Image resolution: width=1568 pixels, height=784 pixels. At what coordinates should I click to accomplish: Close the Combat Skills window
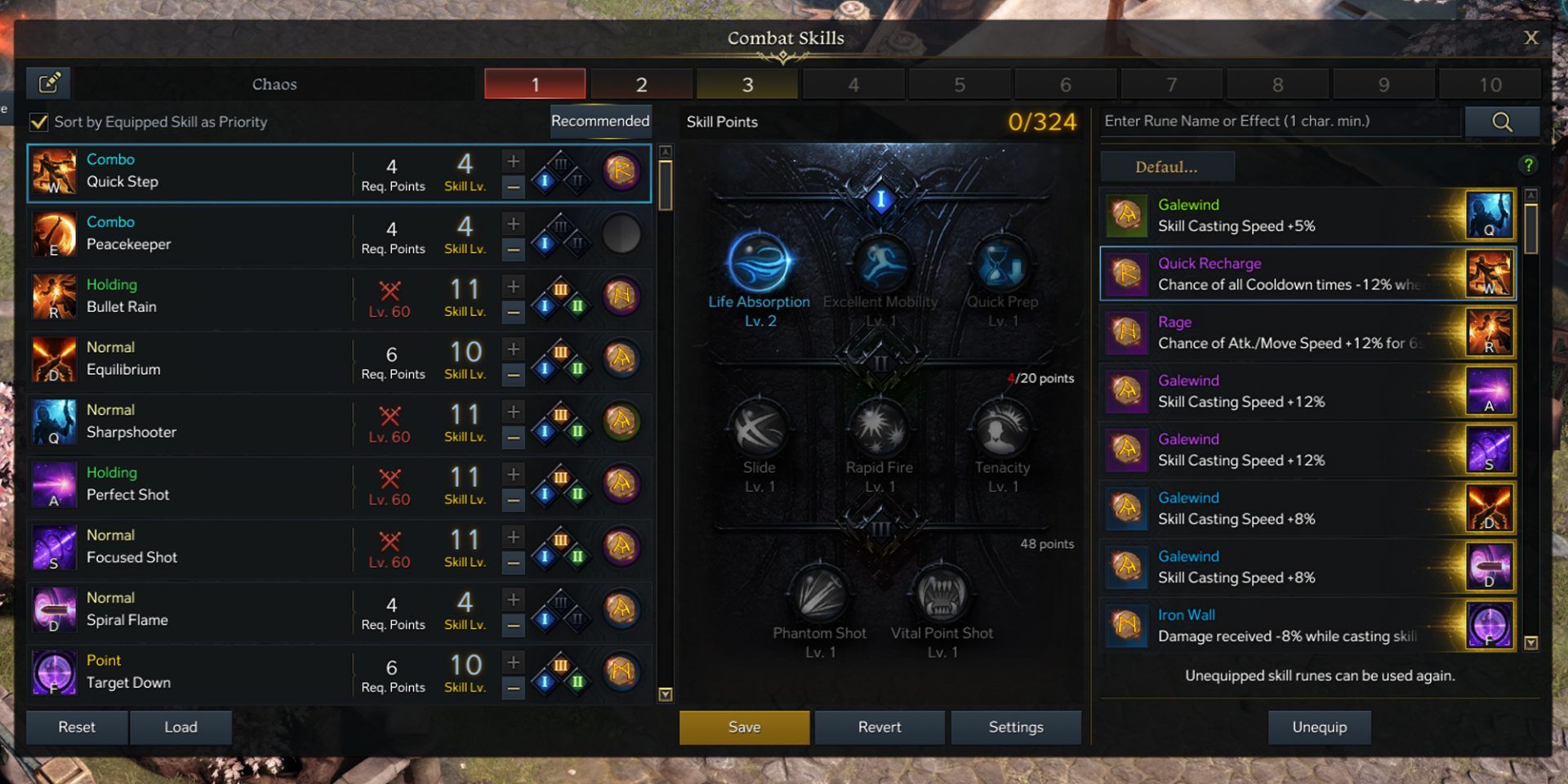pos(1530,38)
